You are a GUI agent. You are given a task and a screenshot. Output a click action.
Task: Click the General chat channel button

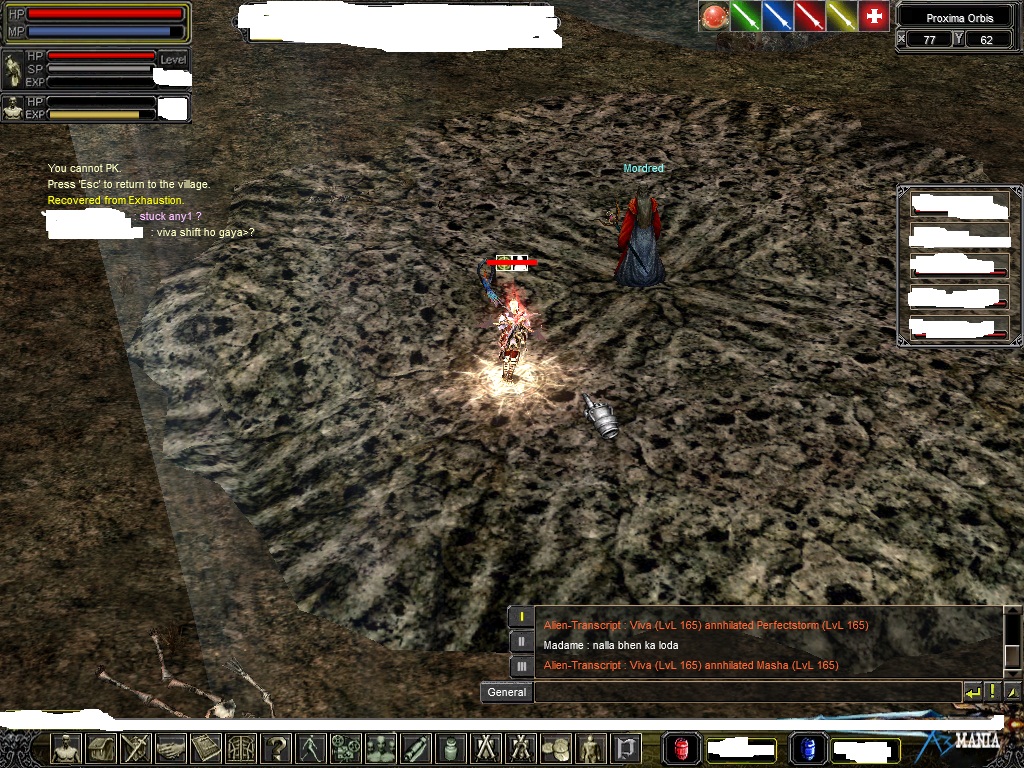506,692
